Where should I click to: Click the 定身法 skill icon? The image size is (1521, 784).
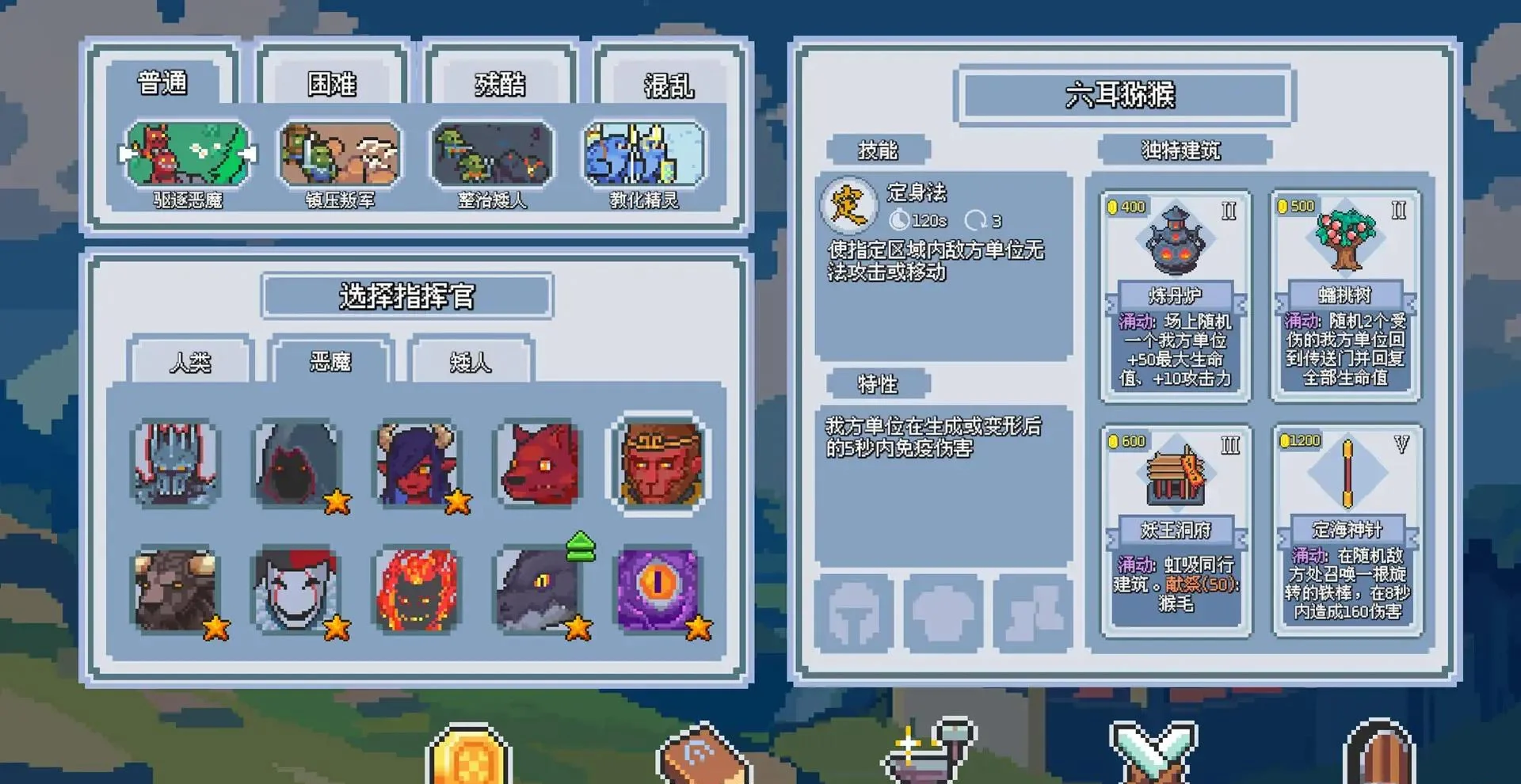[x=846, y=207]
